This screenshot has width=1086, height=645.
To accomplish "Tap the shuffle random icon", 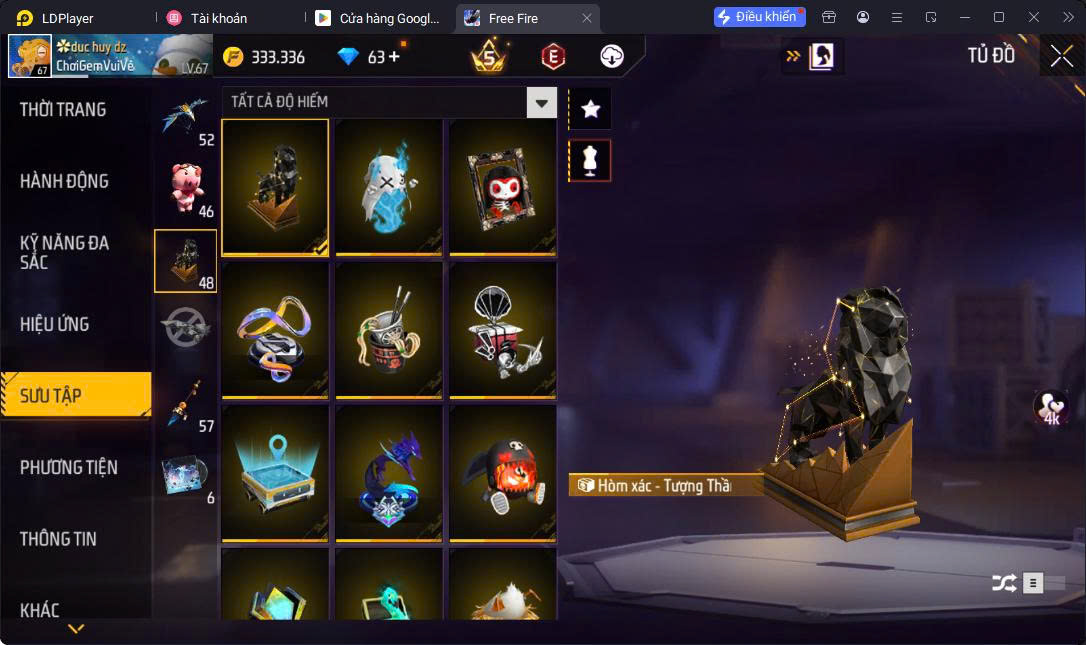I will point(1003,583).
